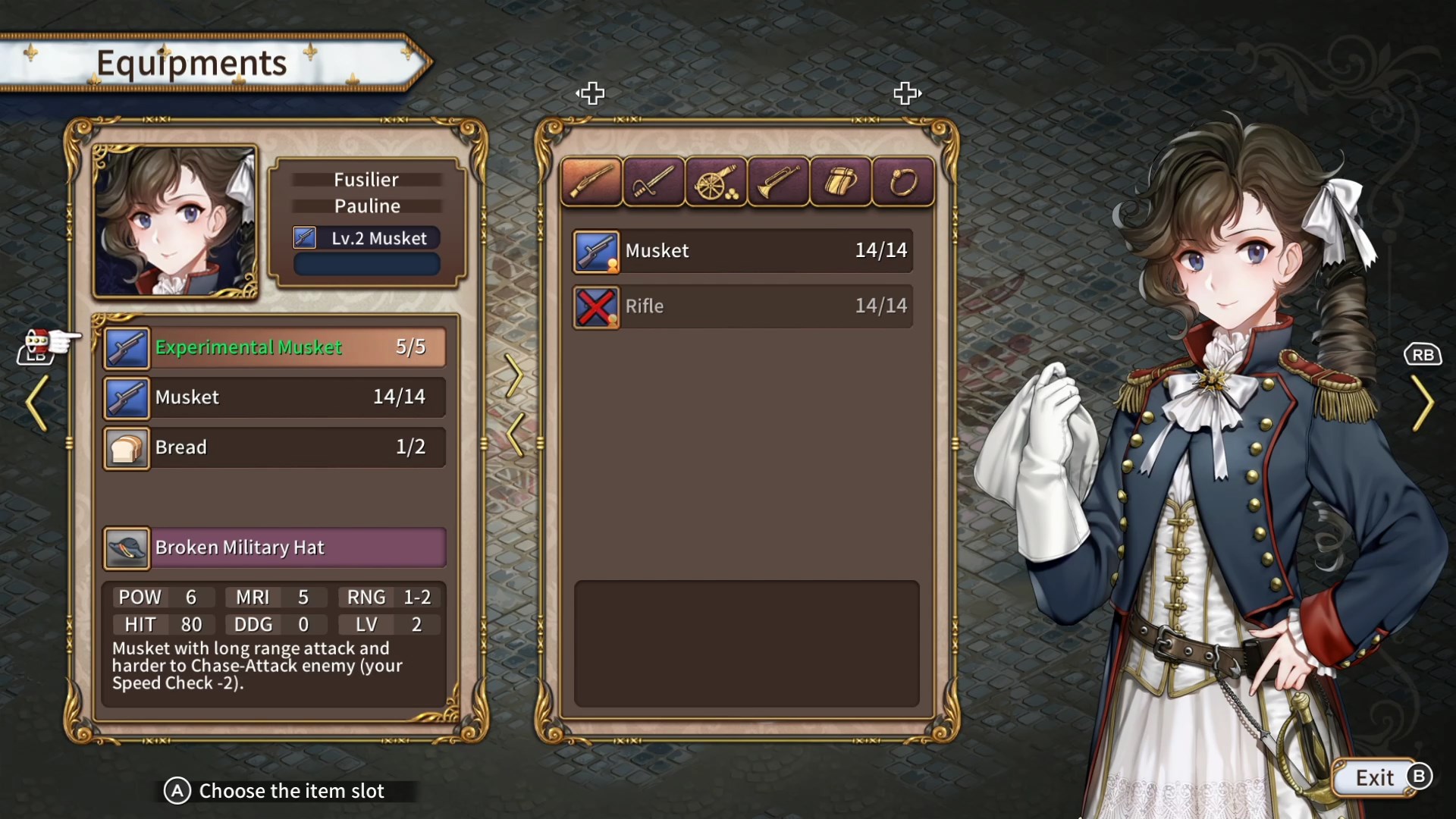Image resolution: width=1456 pixels, height=819 pixels.
Task: Click Pauline's portrait thumbnail
Action: 175,221
